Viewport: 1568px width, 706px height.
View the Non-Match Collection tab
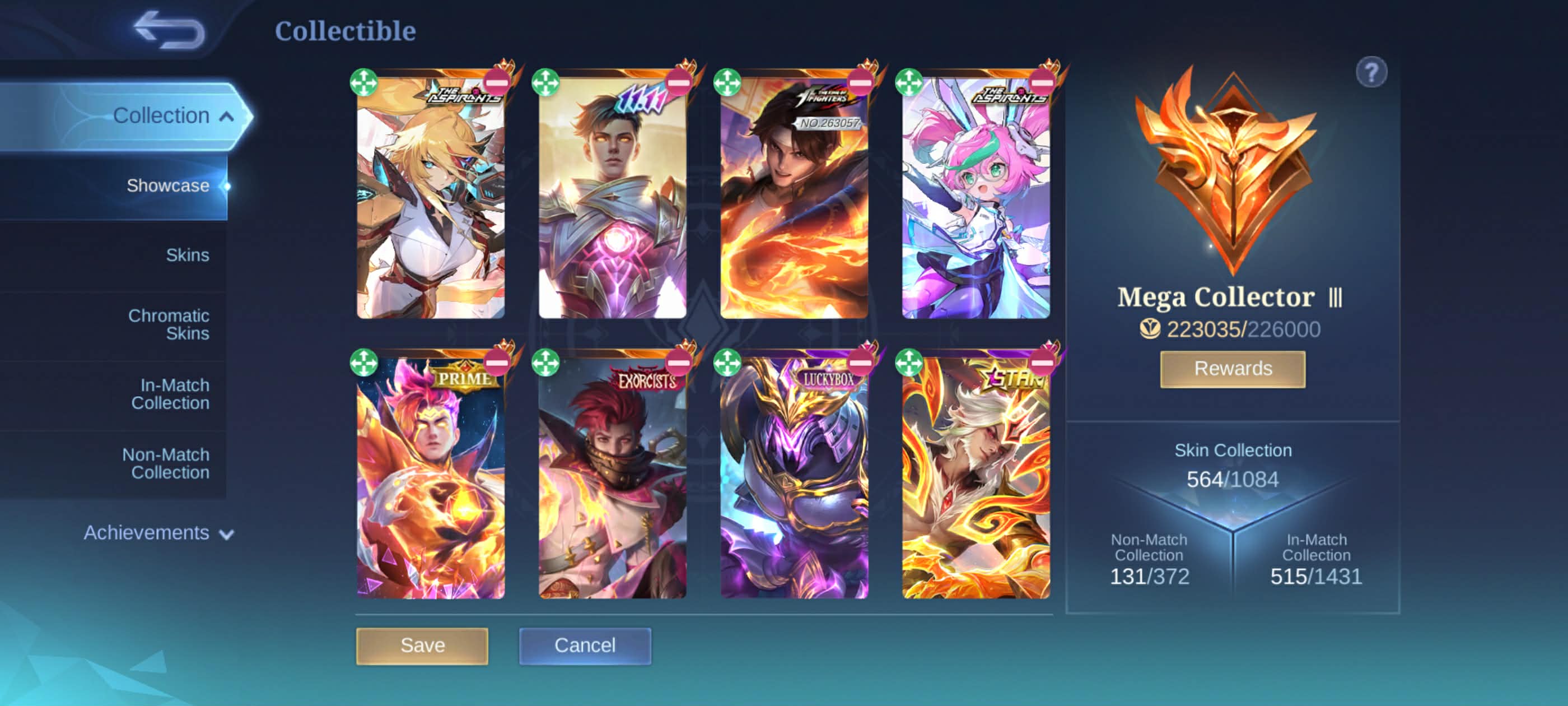(x=166, y=463)
